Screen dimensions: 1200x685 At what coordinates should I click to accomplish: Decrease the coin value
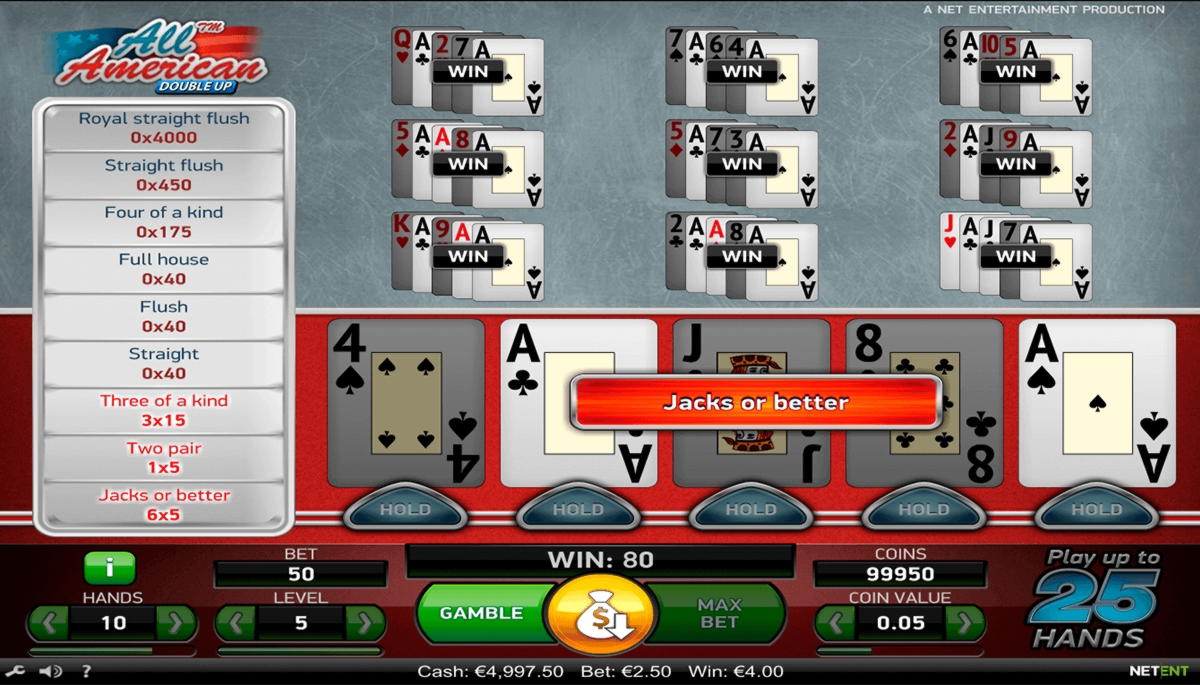[835, 623]
